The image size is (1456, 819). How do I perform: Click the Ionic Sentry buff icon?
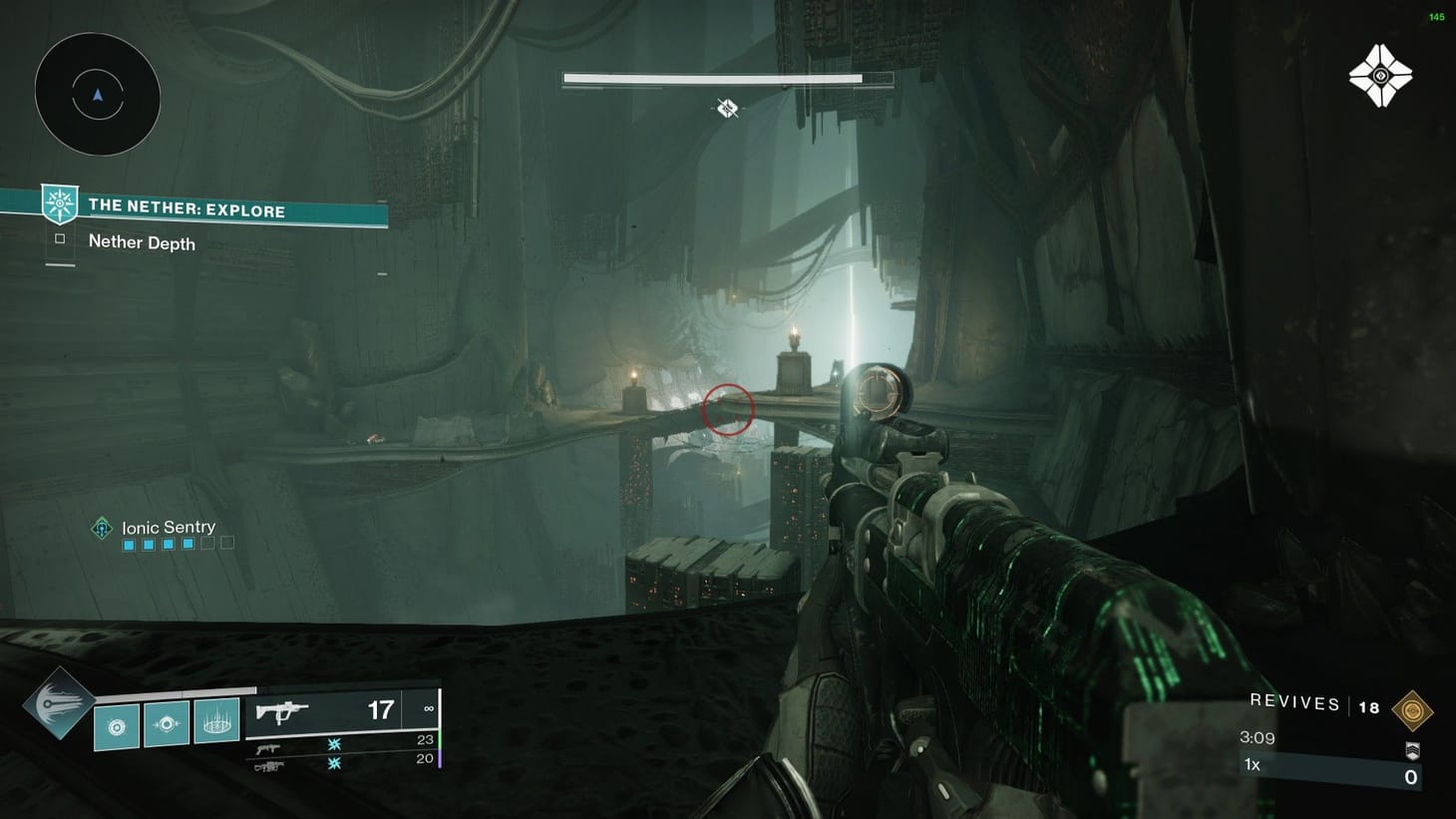(102, 528)
